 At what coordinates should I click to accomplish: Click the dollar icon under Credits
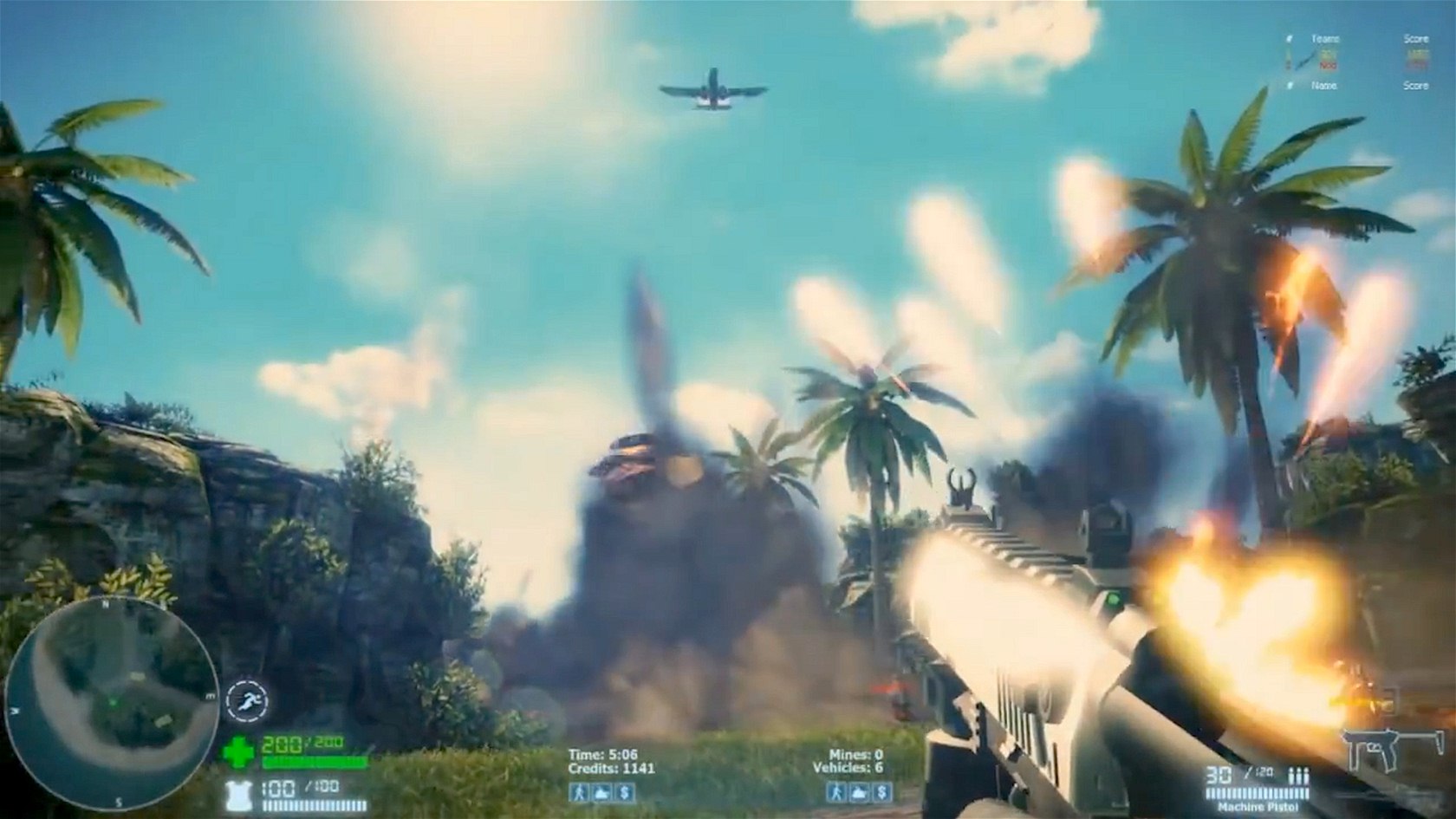pyautogui.click(x=624, y=792)
